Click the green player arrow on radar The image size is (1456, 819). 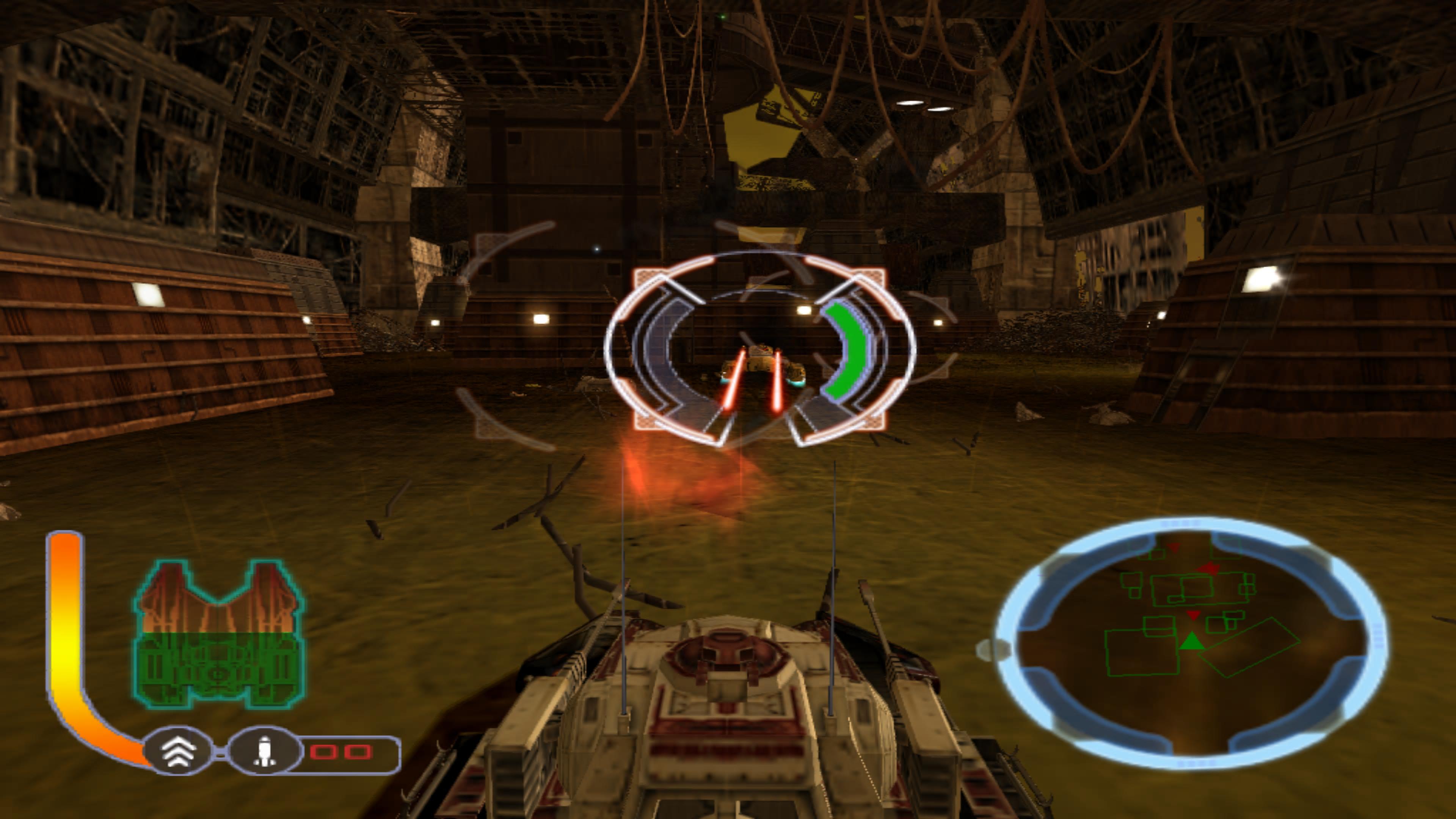(1191, 642)
